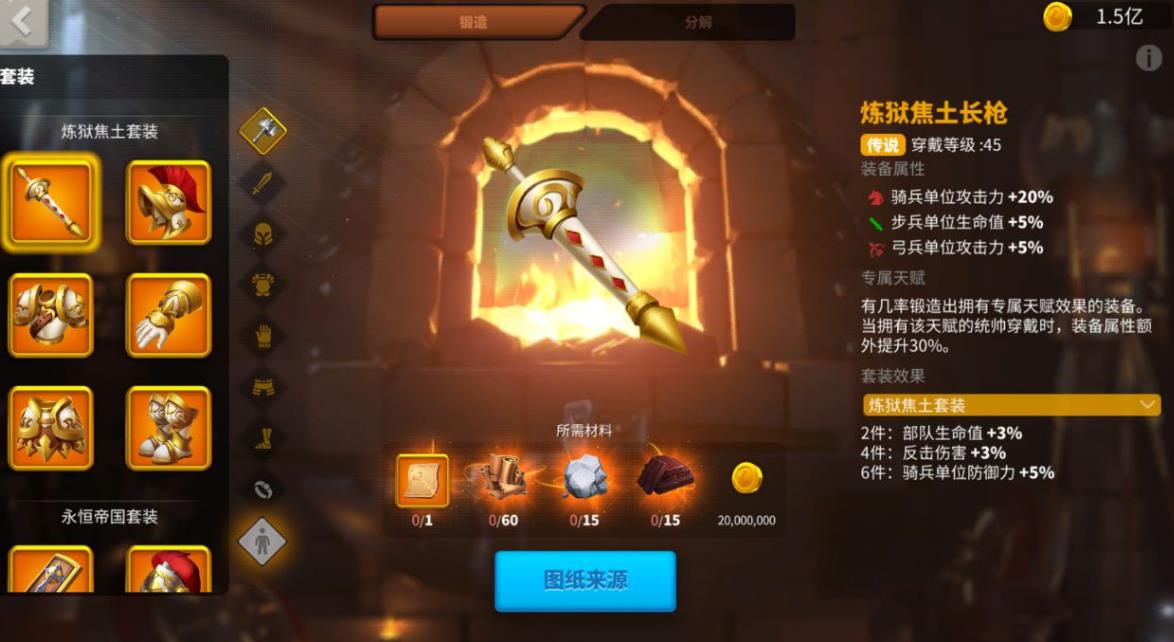Pick the 炼狱焦土 chest armor item
This screenshot has width=1174, height=642.
click(50, 315)
